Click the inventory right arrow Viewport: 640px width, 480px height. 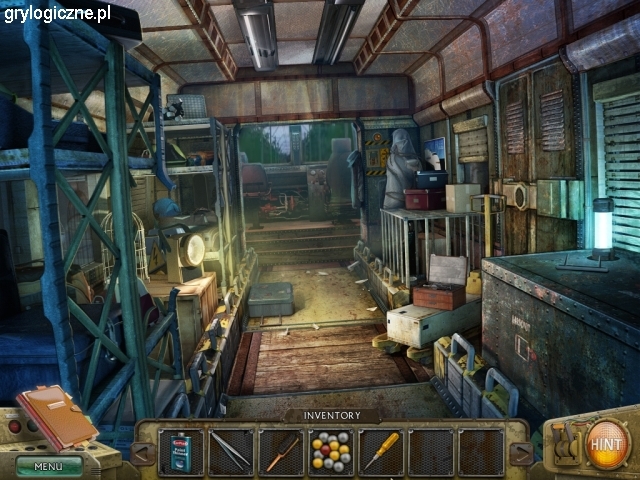click(x=521, y=453)
